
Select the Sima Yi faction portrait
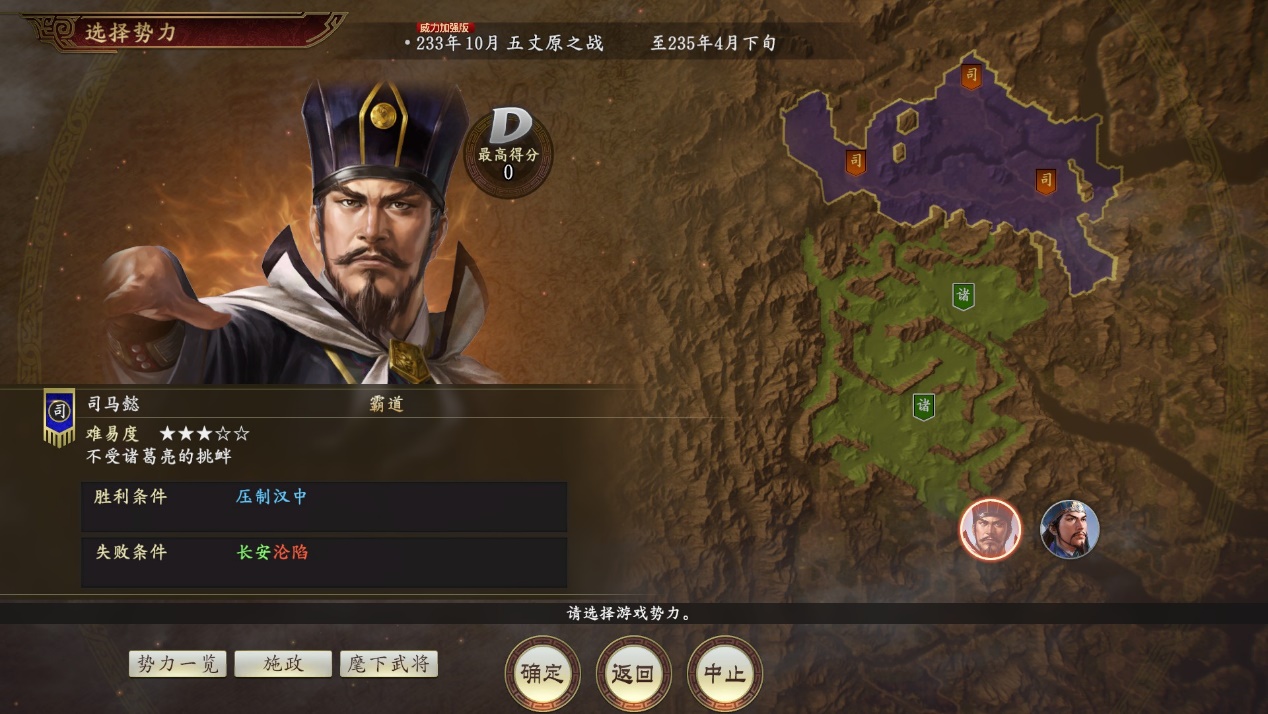pyautogui.click(x=990, y=529)
